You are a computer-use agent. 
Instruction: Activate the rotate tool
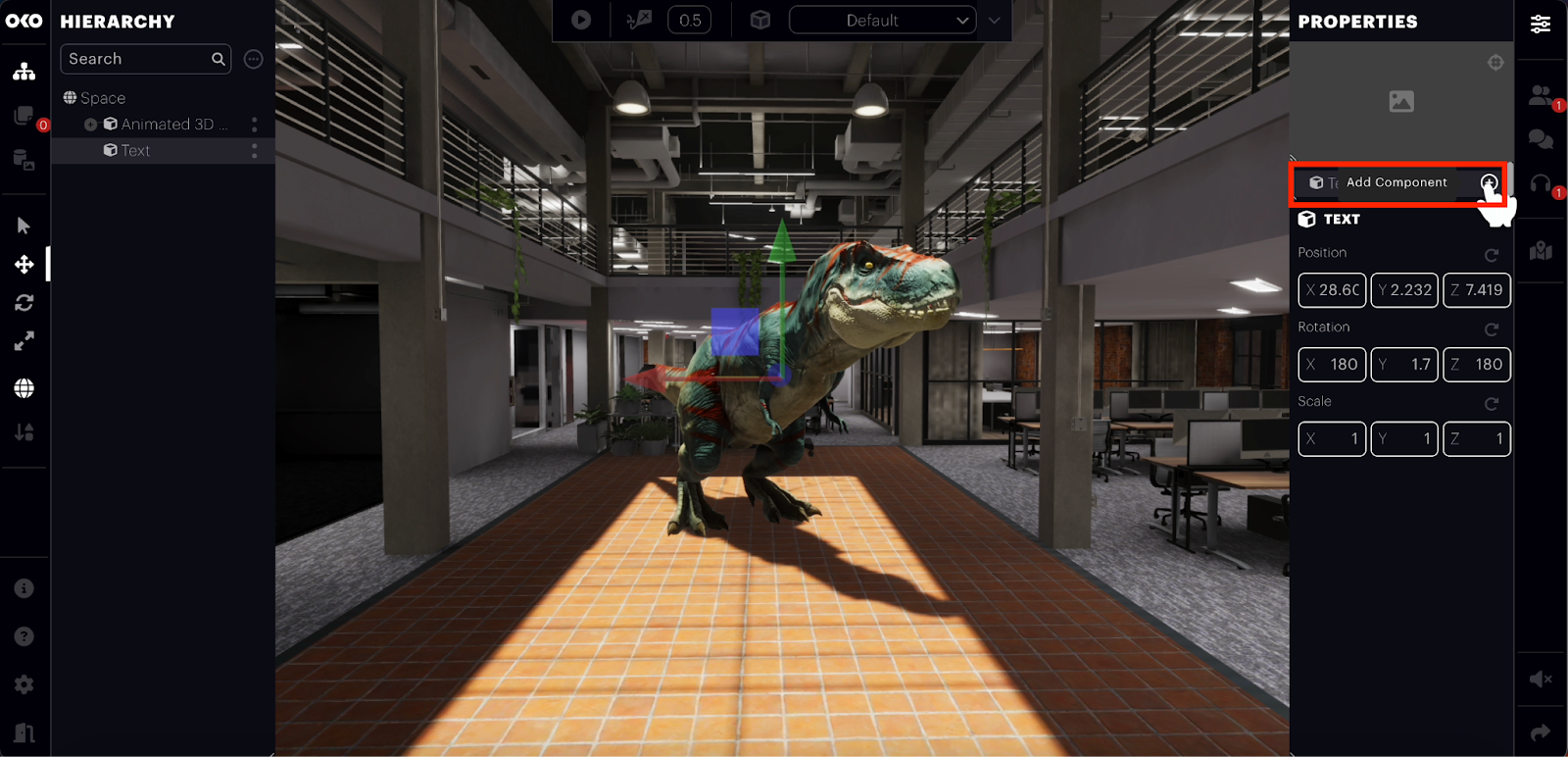pyautogui.click(x=24, y=303)
